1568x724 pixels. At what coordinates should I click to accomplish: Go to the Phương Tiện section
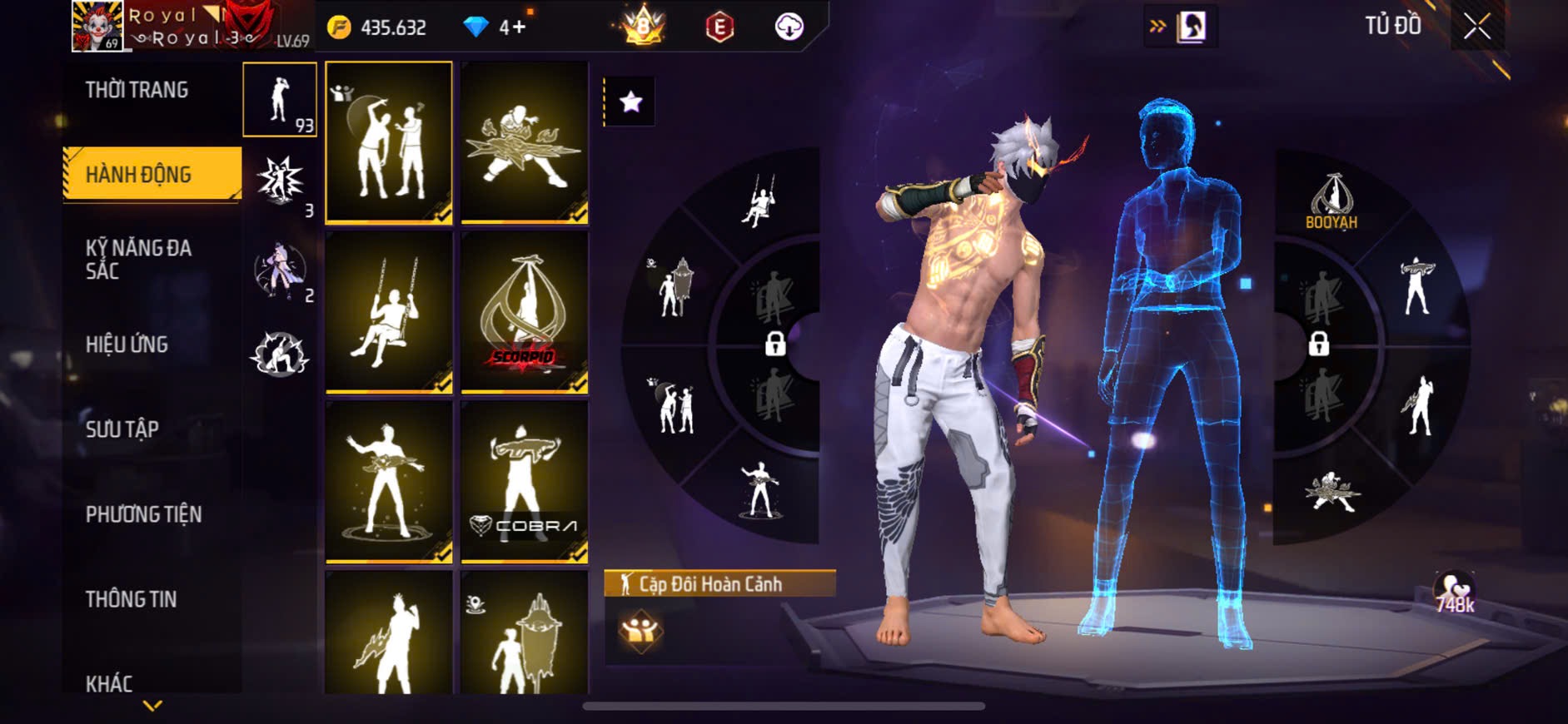[x=143, y=514]
